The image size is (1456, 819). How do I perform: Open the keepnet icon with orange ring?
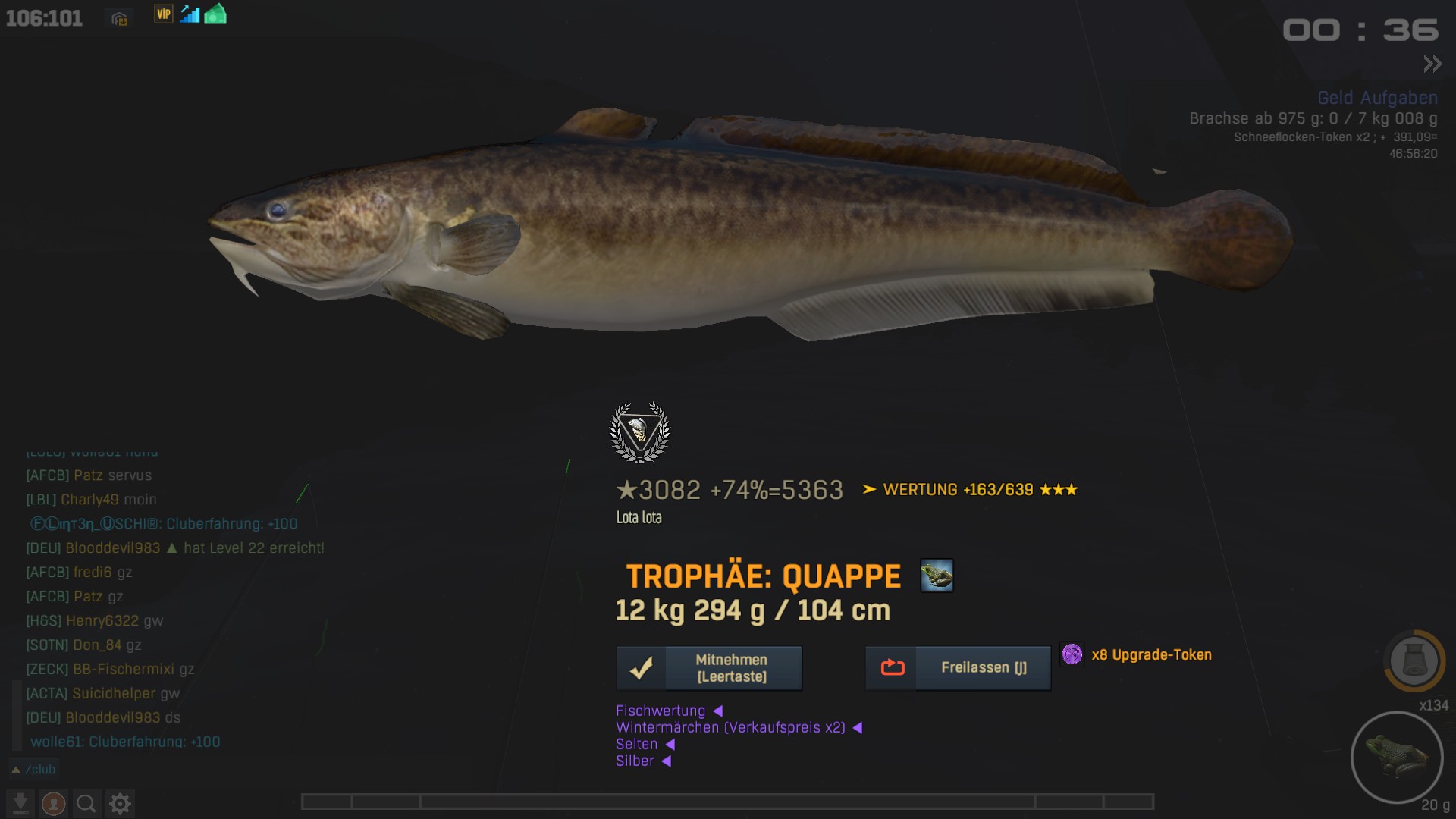coord(1414,661)
